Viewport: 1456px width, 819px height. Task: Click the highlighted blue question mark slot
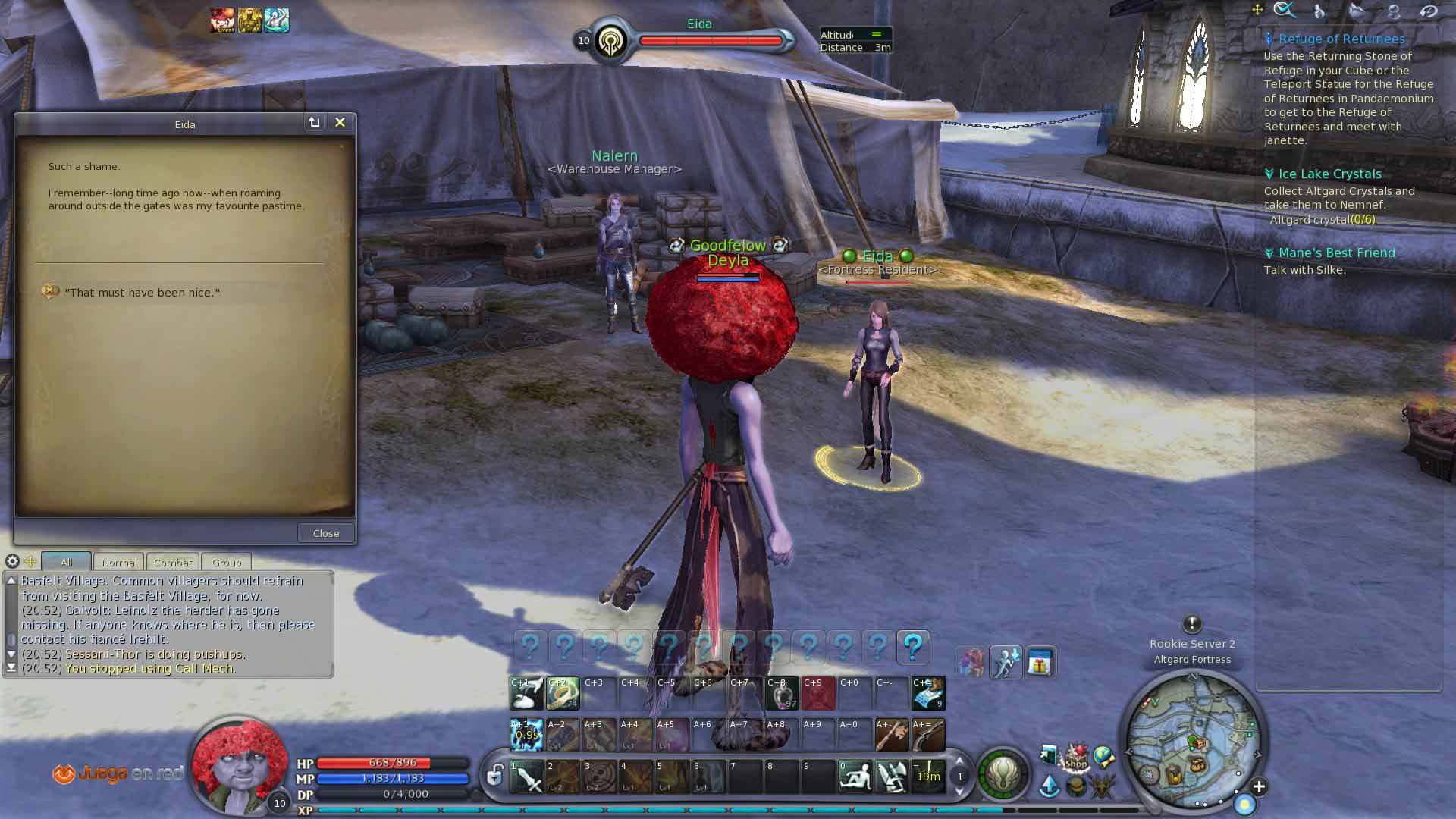pos(913,647)
